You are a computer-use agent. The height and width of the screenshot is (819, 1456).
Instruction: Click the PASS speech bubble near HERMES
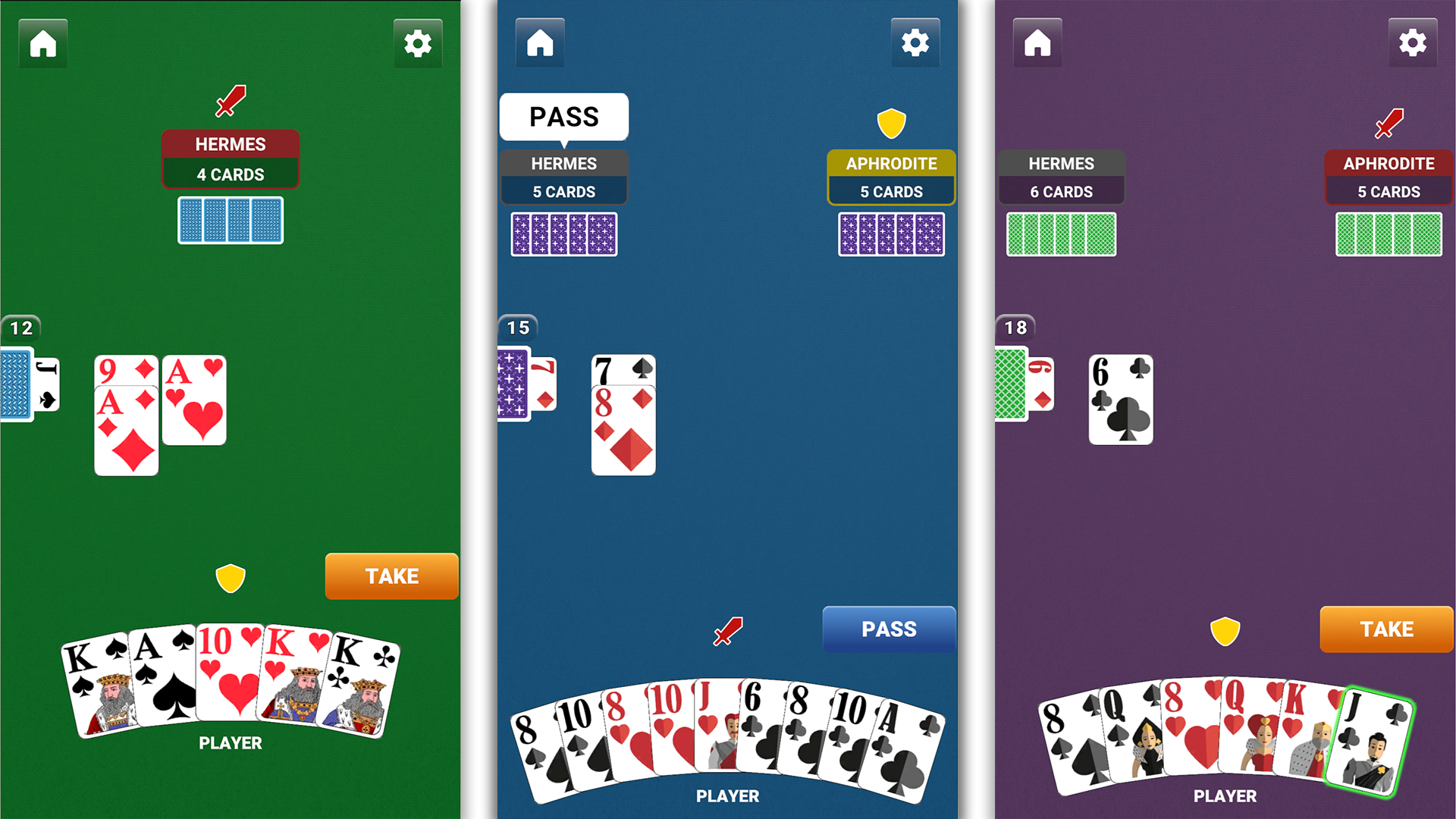(x=563, y=116)
